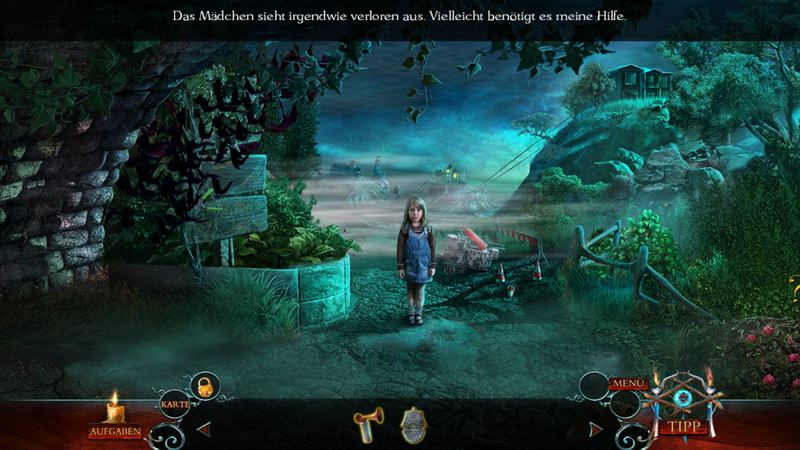
Task: Use the Tipp hint button
Action: (683, 427)
